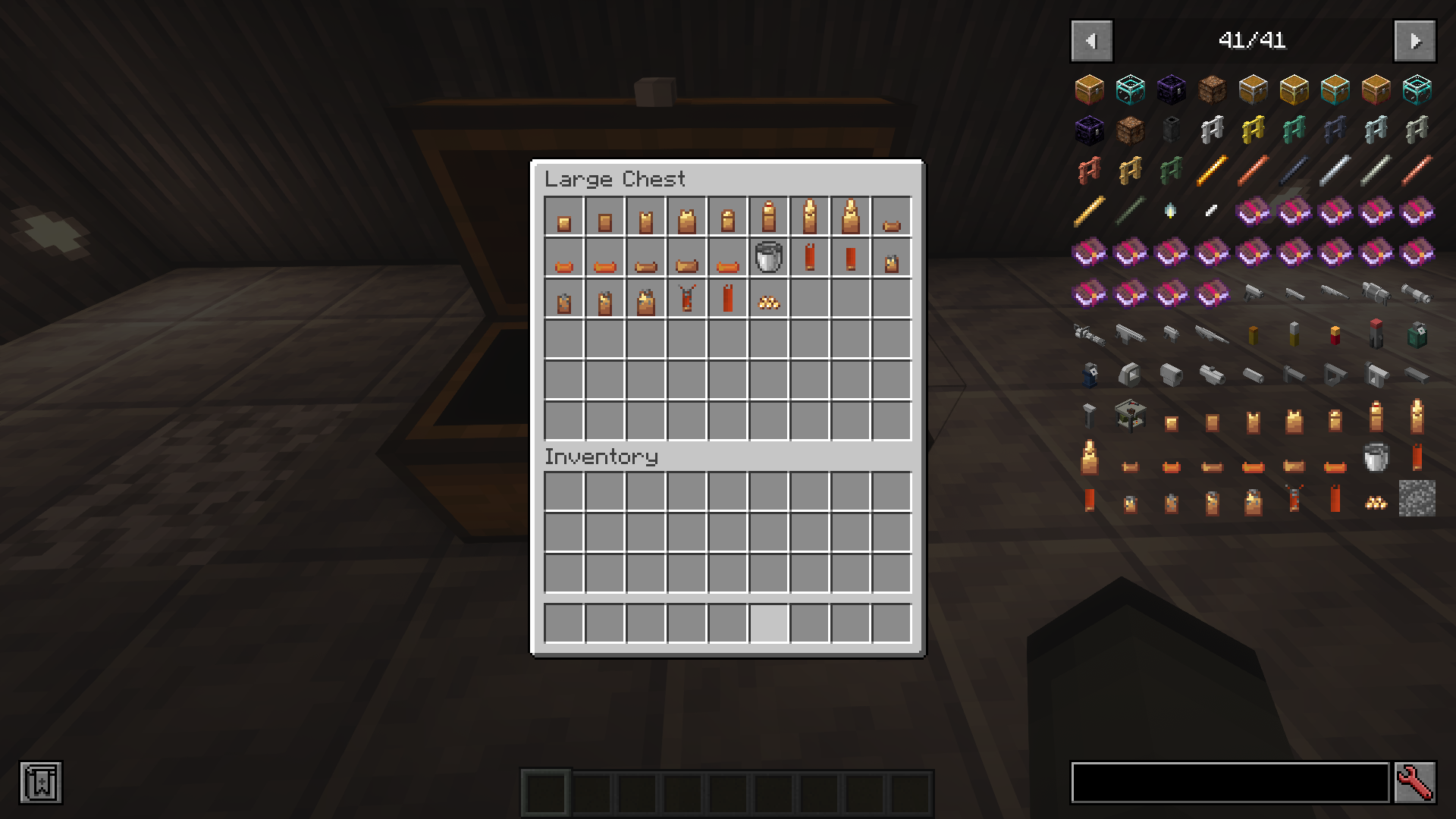The height and width of the screenshot is (819, 1456).
Task: Select the highlighted hotbar slot in the inventory
Action: (x=768, y=622)
